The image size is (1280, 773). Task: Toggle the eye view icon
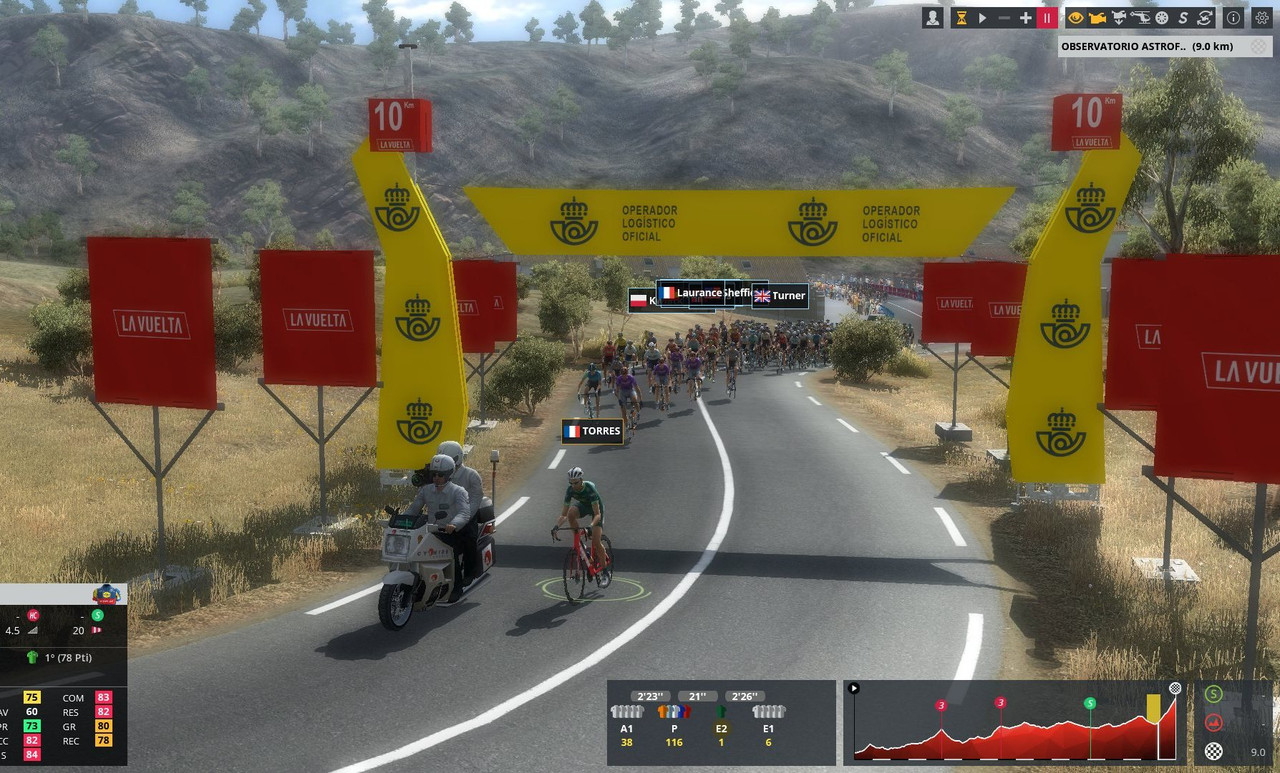click(1076, 18)
